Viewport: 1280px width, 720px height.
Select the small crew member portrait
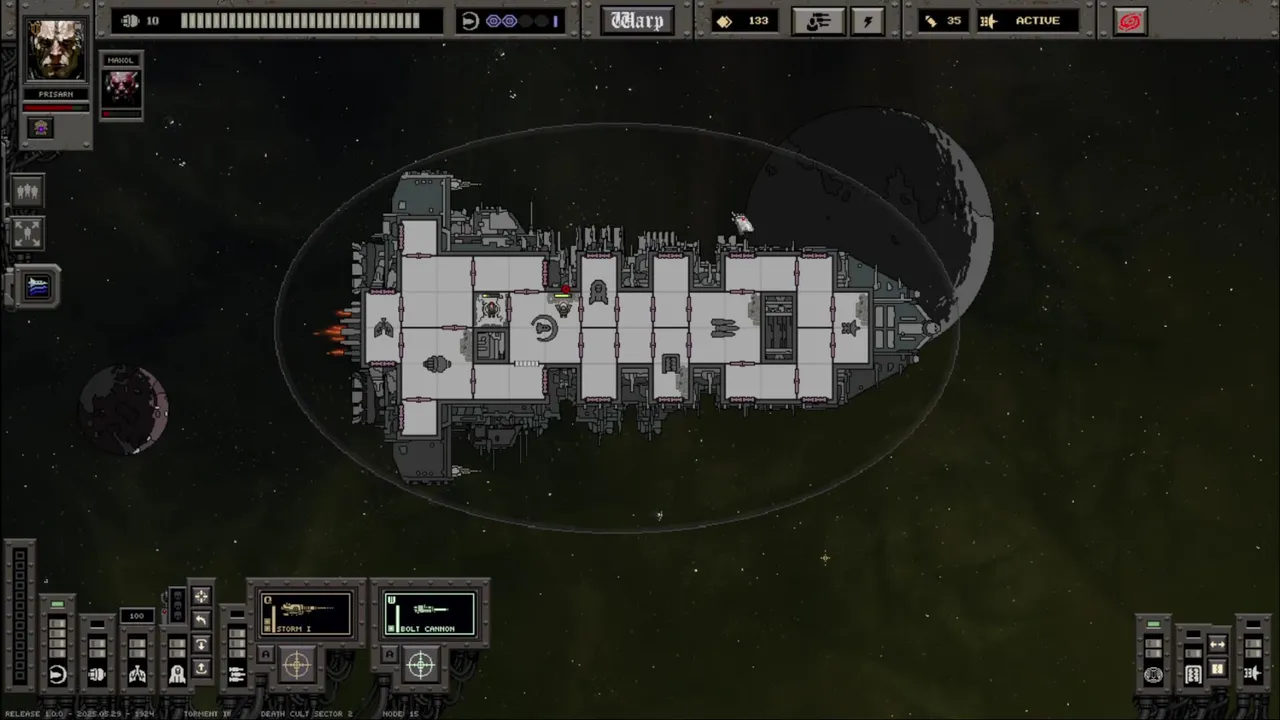tap(122, 88)
